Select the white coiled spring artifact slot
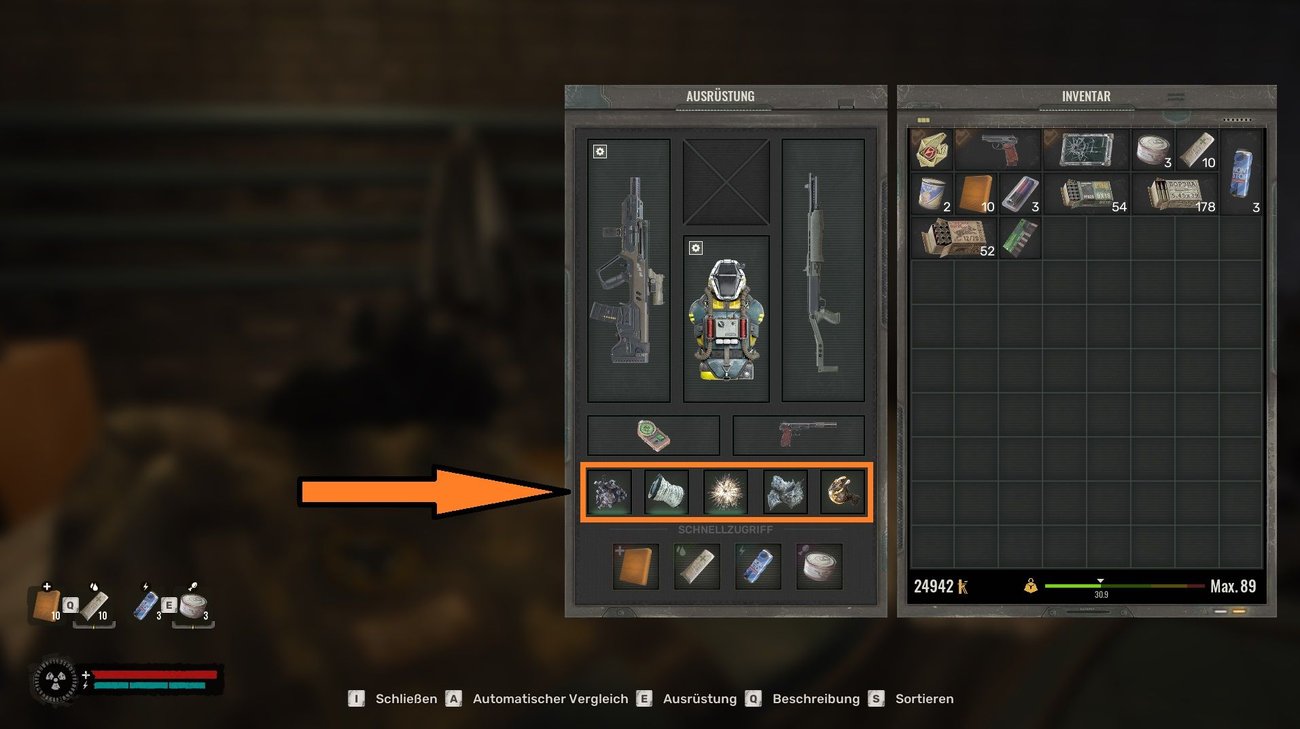Viewport: 1300px width, 729px height. 667,492
